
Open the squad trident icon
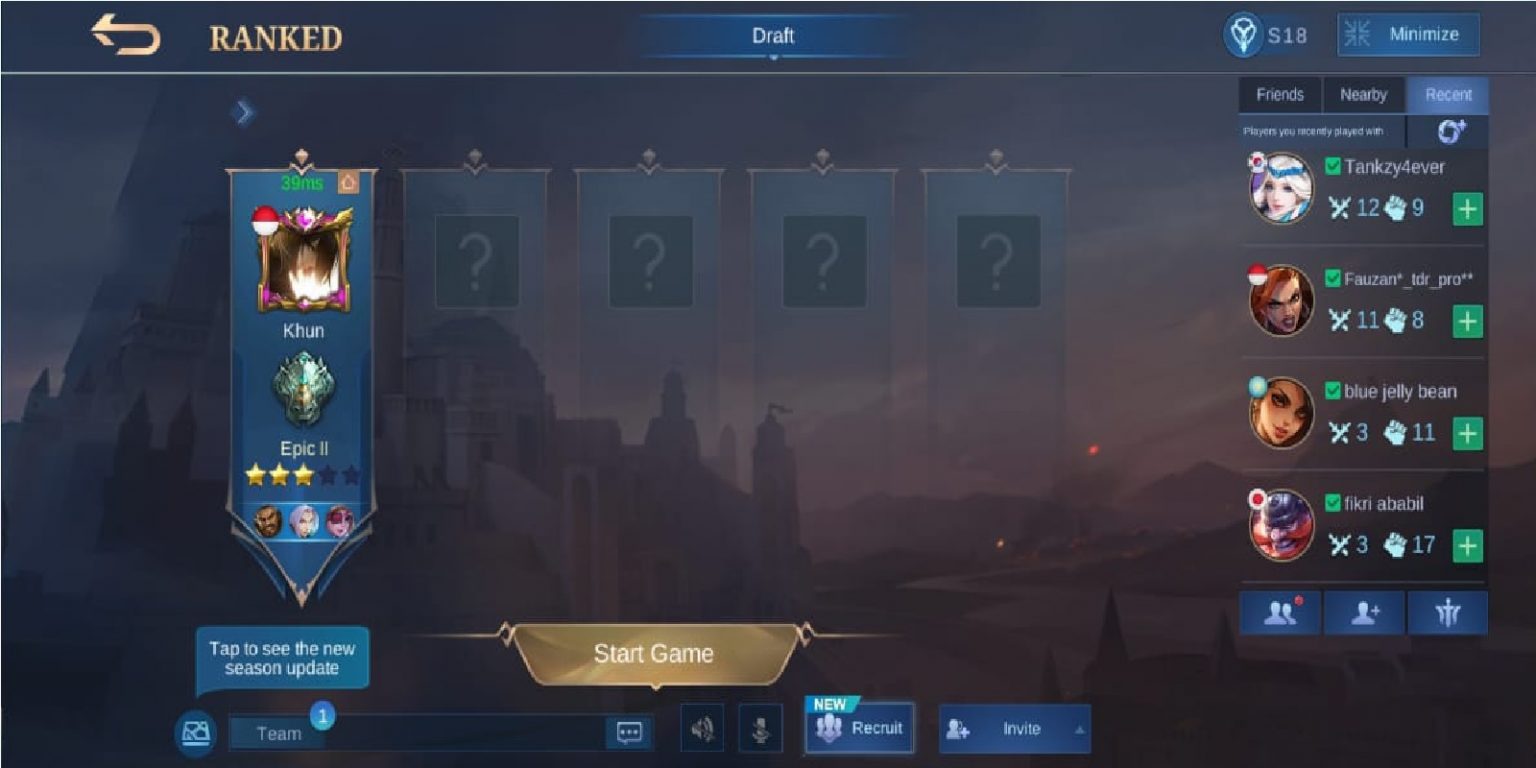(x=1449, y=611)
